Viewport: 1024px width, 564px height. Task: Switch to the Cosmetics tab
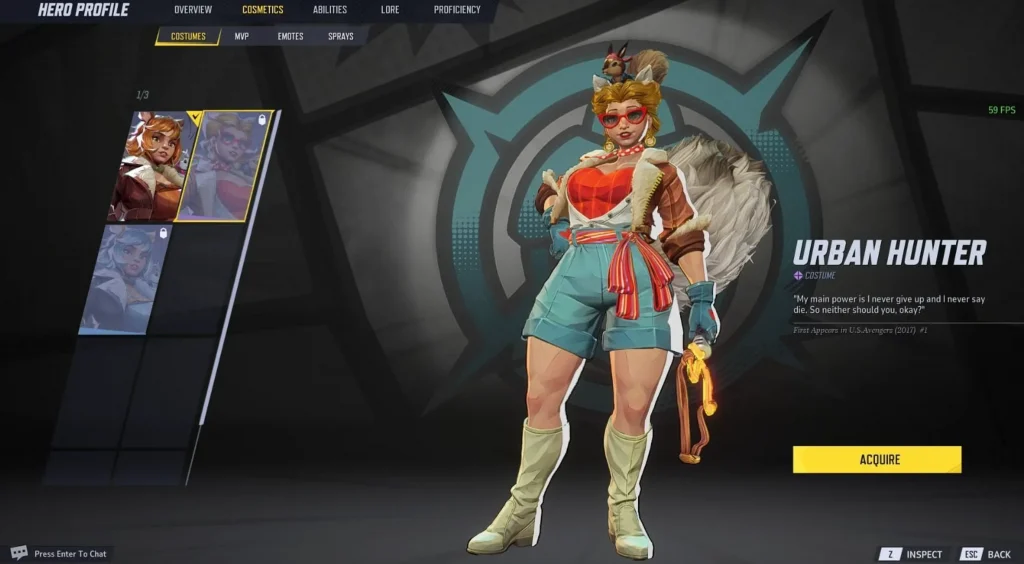coord(262,10)
